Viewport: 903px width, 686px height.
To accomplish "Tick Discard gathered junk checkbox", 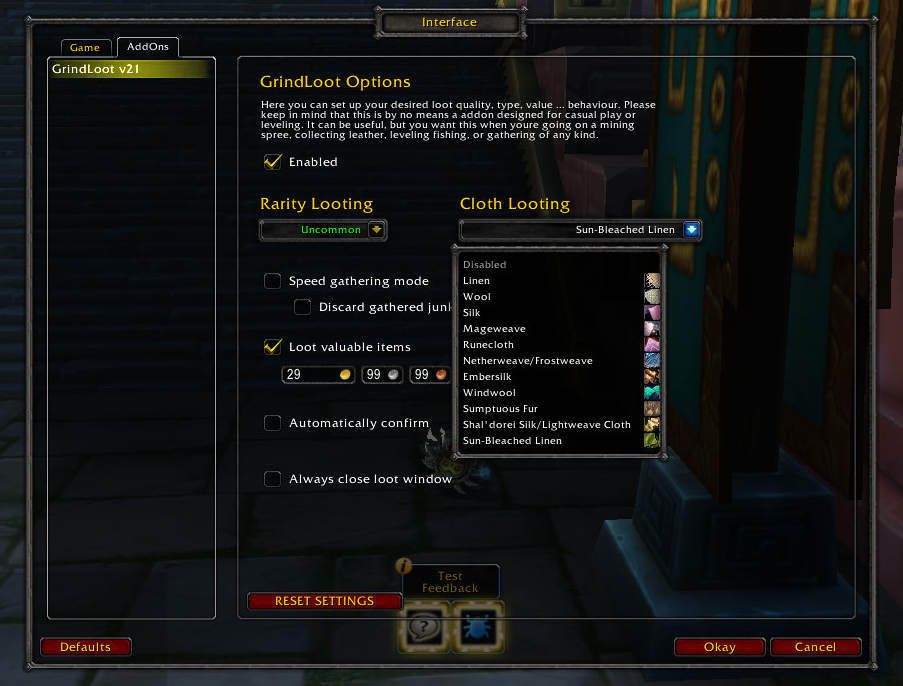I will click(x=302, y=307).
